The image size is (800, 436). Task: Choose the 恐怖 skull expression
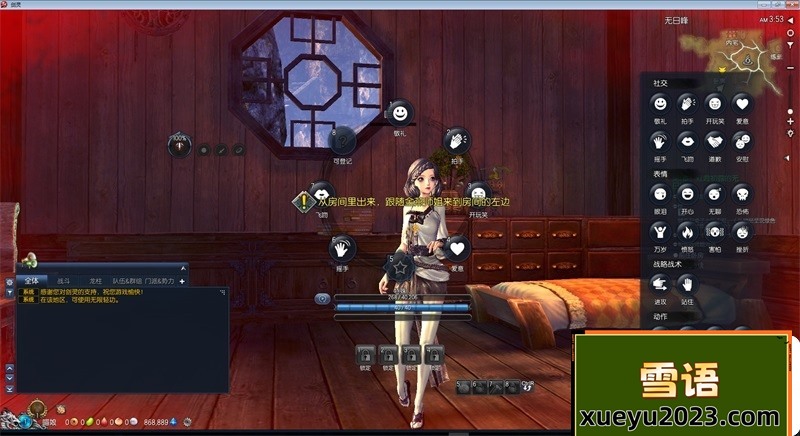tap(741, 194)
